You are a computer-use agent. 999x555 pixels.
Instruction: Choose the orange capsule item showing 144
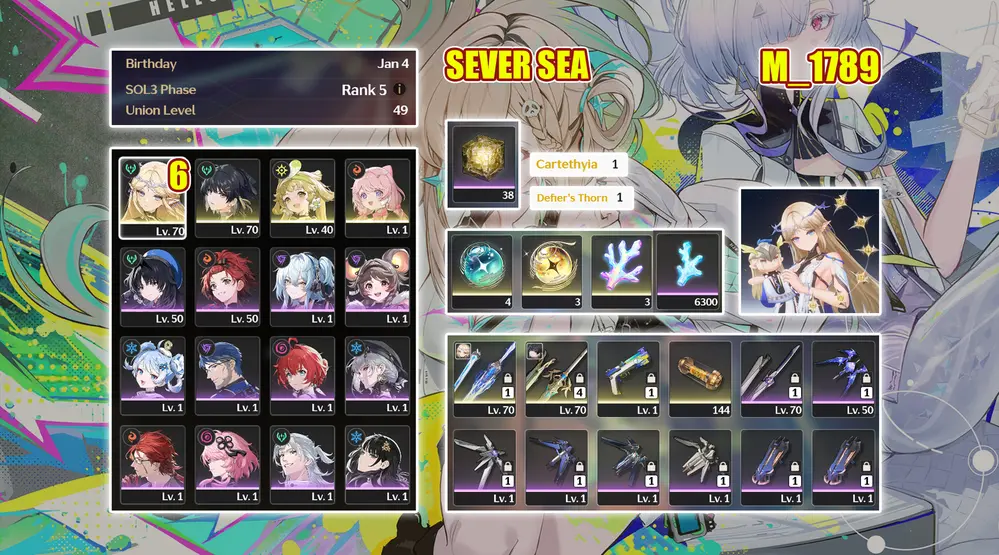point(702,379)
